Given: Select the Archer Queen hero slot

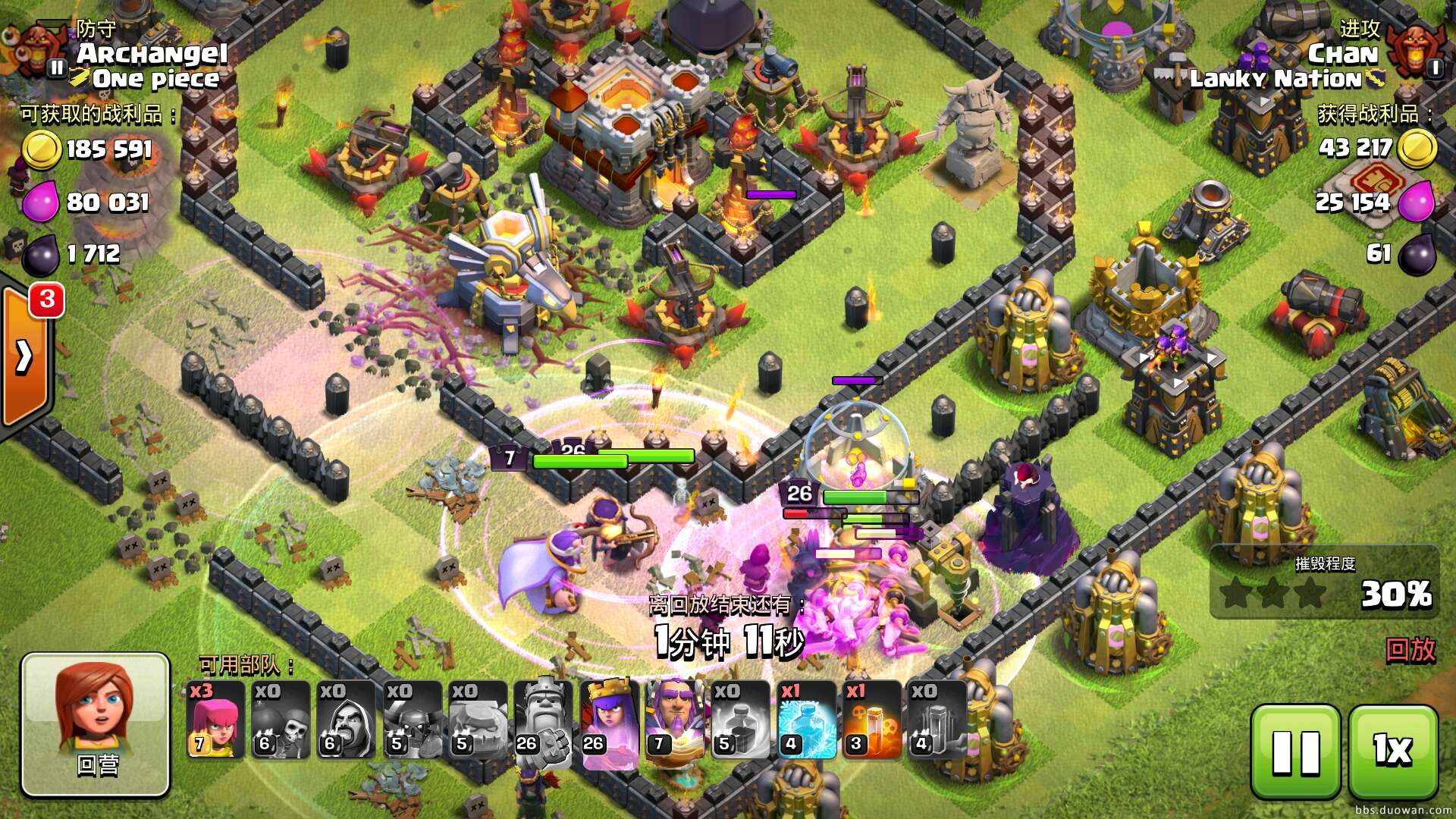Looking at the screenshot, I should point(609,720).
